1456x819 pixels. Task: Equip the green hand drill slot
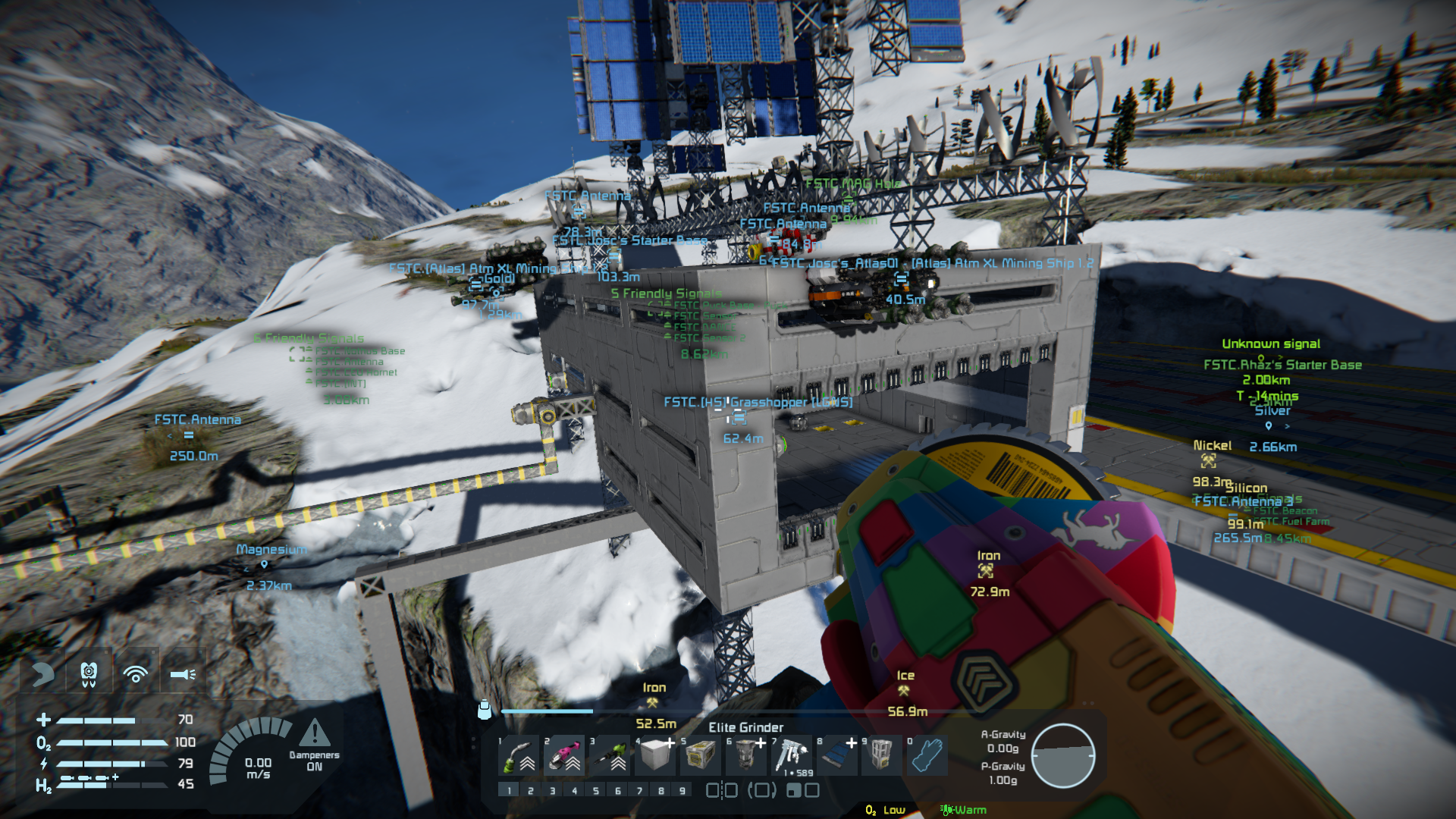click(x=610, y=755)
